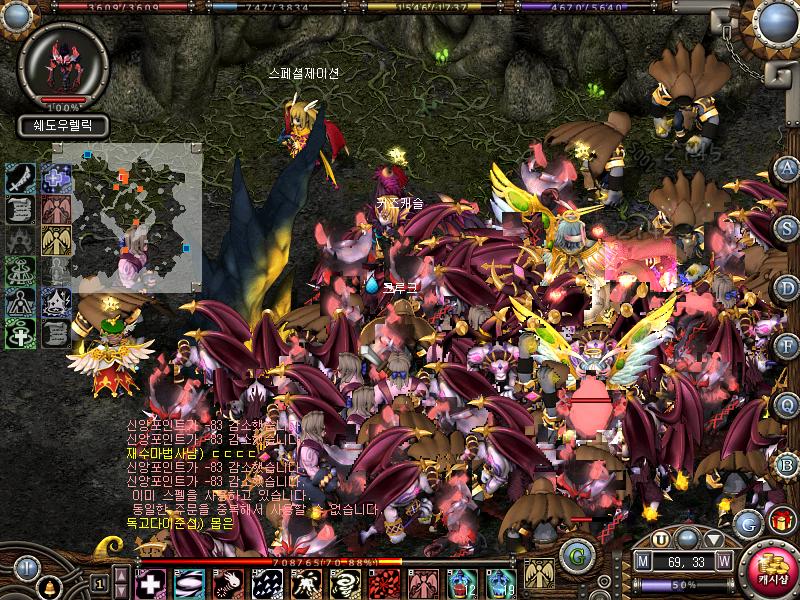The width and height of the screenshot is (800, 600).
Task: Click the 쉐도우렐릭 target name plate
Action: 63,126
